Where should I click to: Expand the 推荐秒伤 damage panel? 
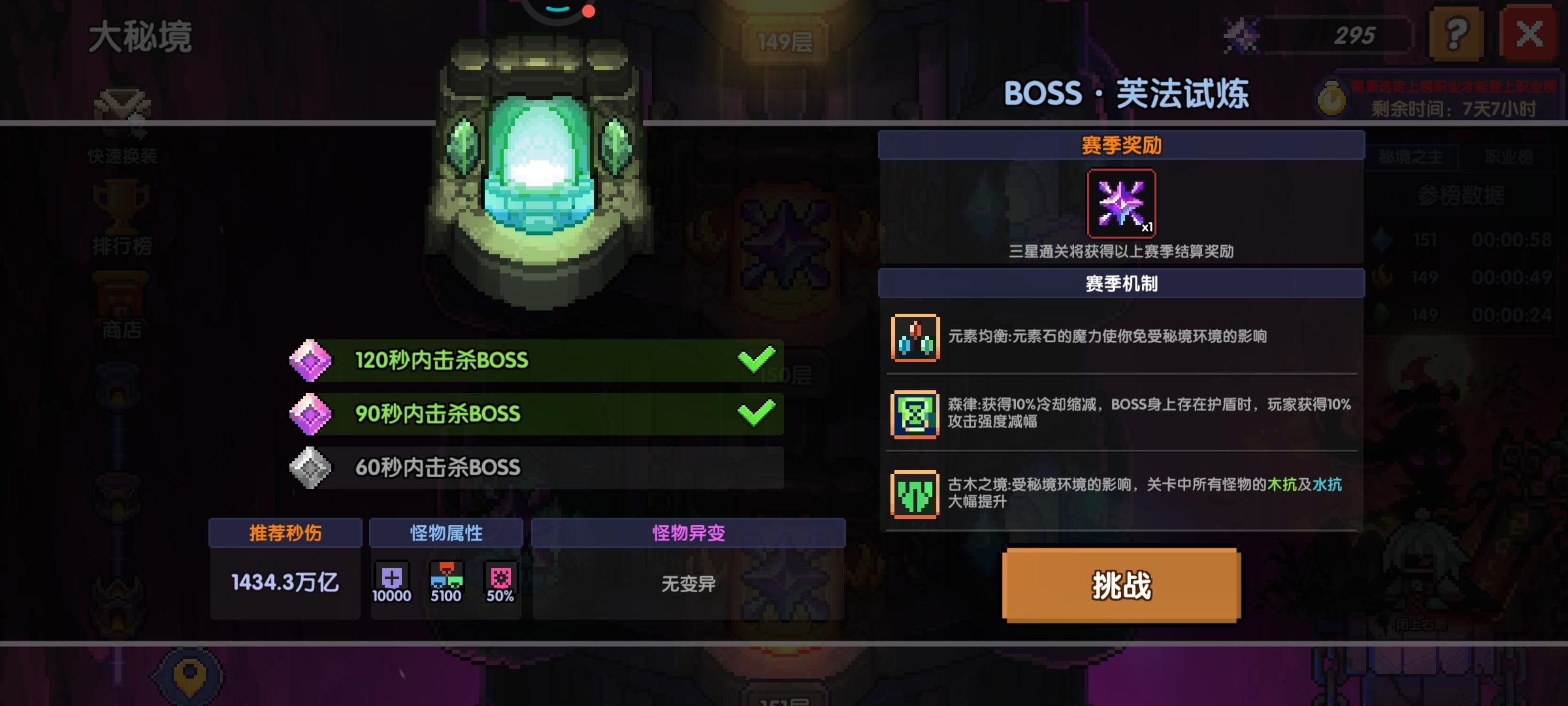click(x=284, y=533)
